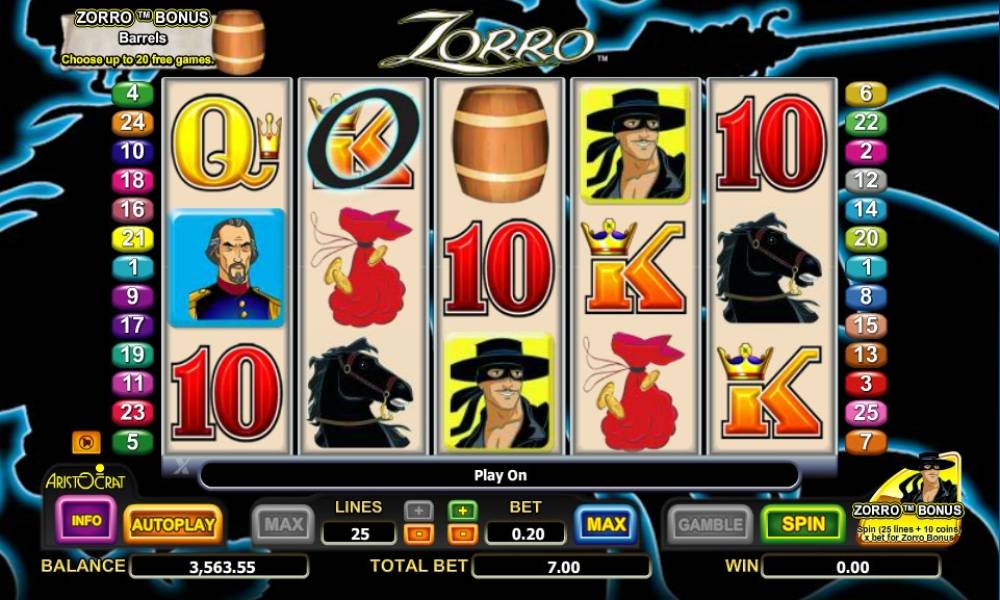The width and height of the screenshot is (1000, 600).
Task: Toggle the small orange icon beside line 5
Action: [86, 442]
